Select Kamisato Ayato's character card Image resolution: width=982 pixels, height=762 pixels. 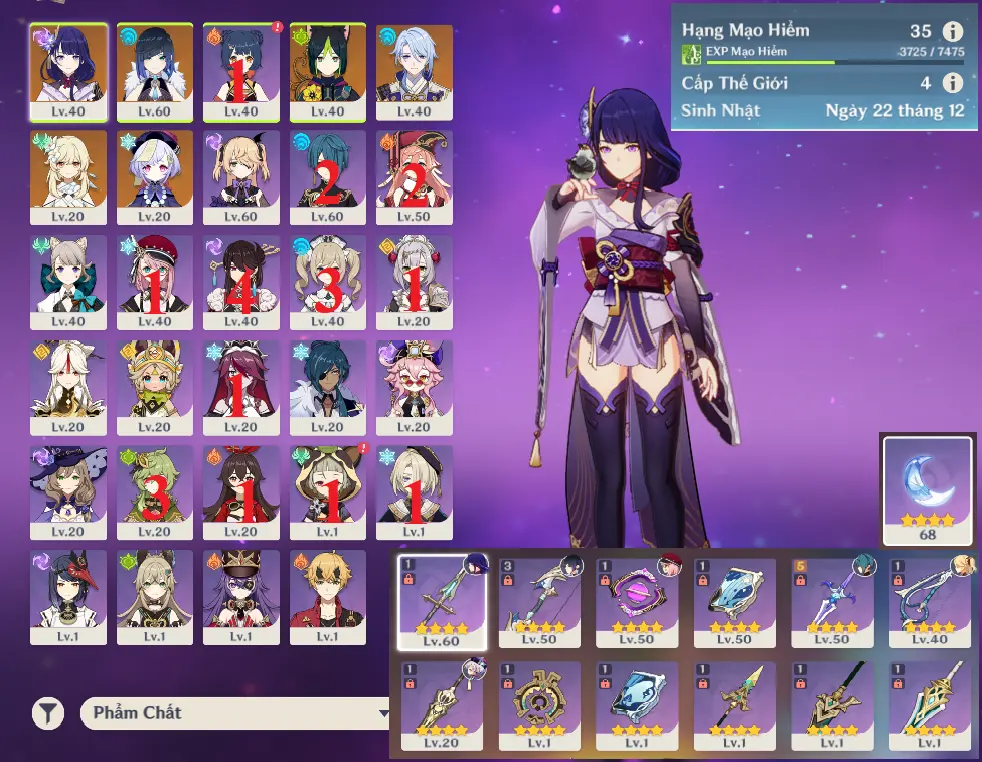[414, 72]
